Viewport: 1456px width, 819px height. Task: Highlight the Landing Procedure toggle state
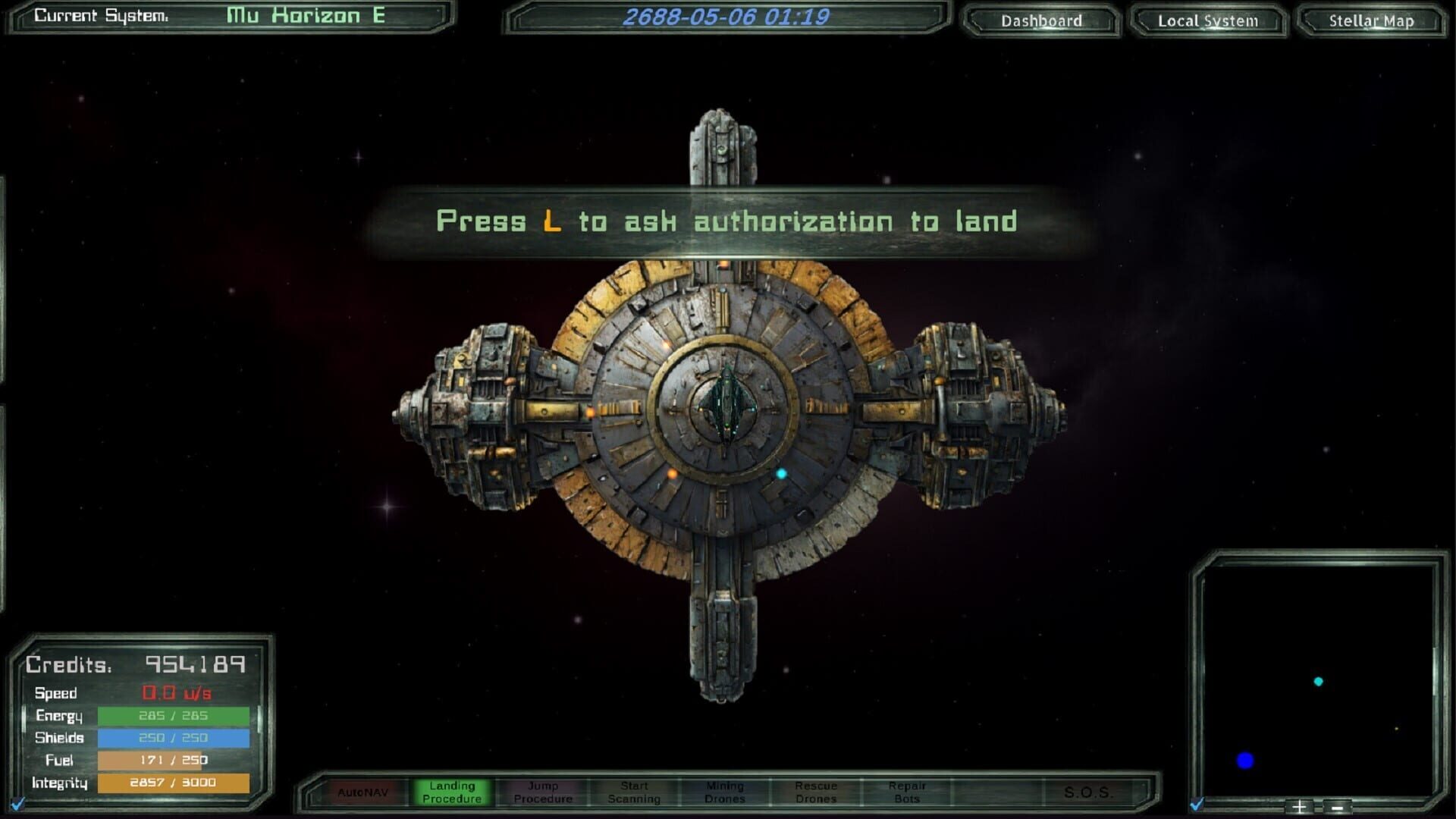coord(452,791)
